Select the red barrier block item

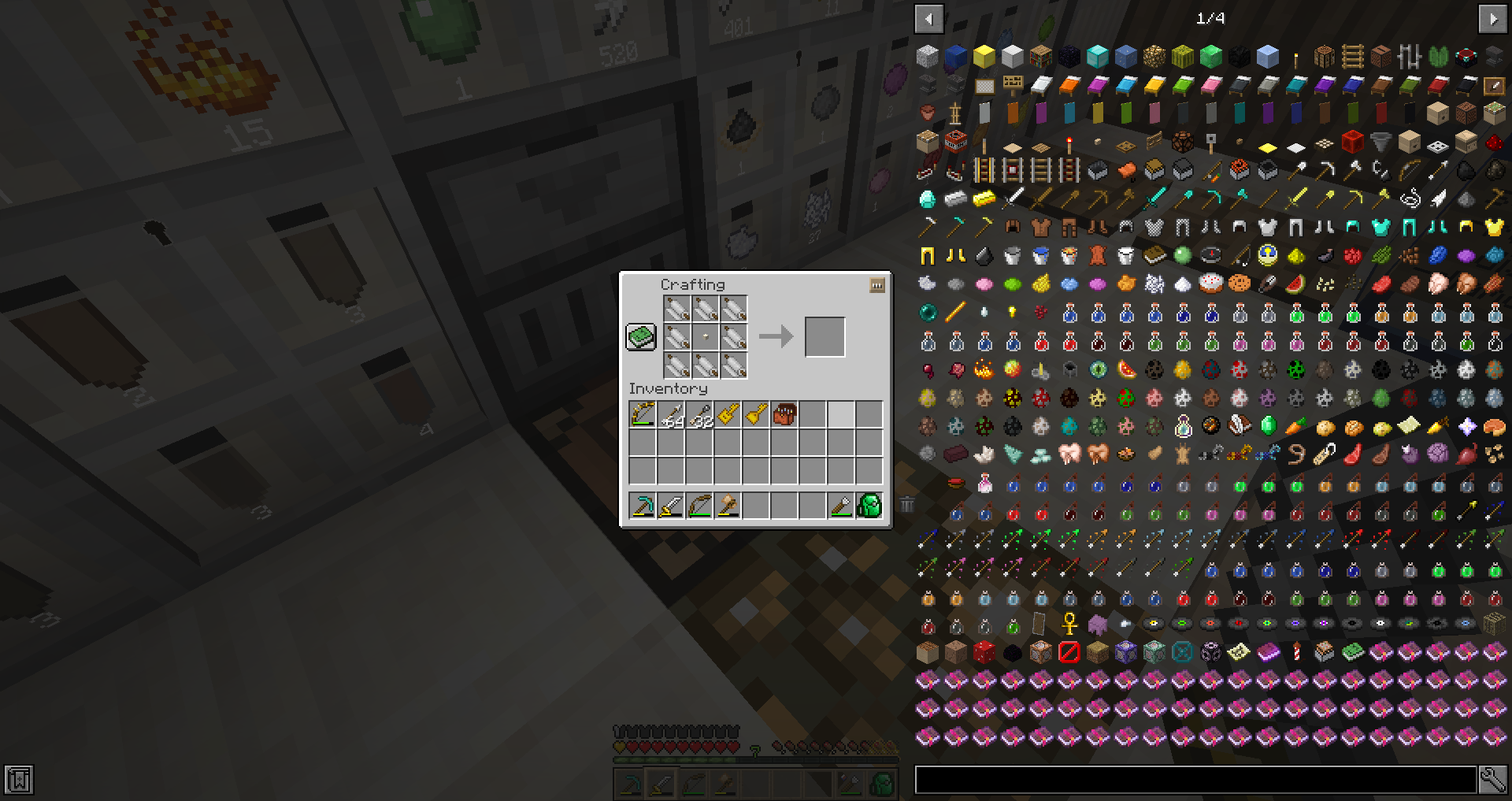(1069, 651)
